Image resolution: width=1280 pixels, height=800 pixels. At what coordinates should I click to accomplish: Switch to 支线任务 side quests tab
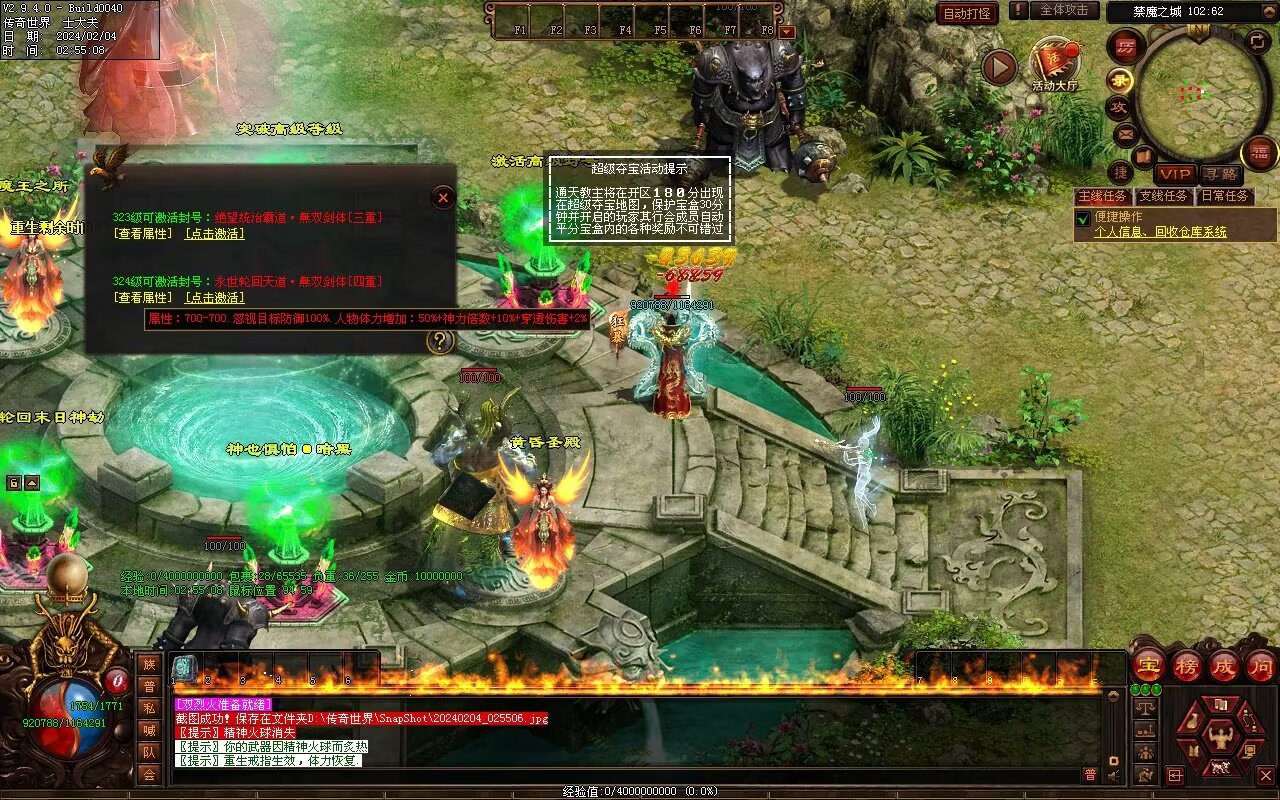pos(1164,196)
